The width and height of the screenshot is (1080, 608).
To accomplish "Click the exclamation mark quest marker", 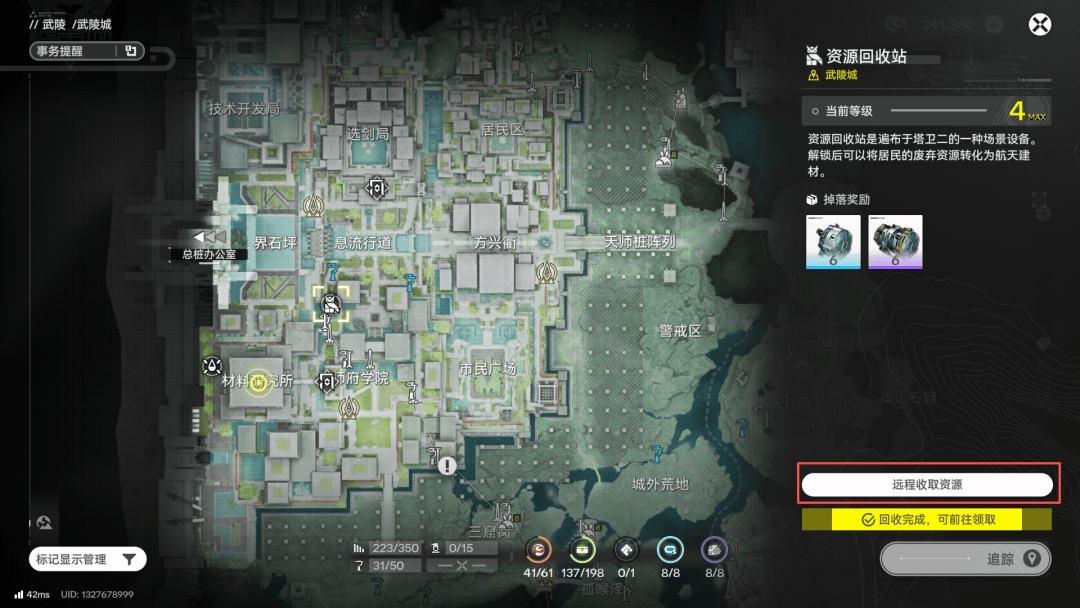I will (447, 465).
